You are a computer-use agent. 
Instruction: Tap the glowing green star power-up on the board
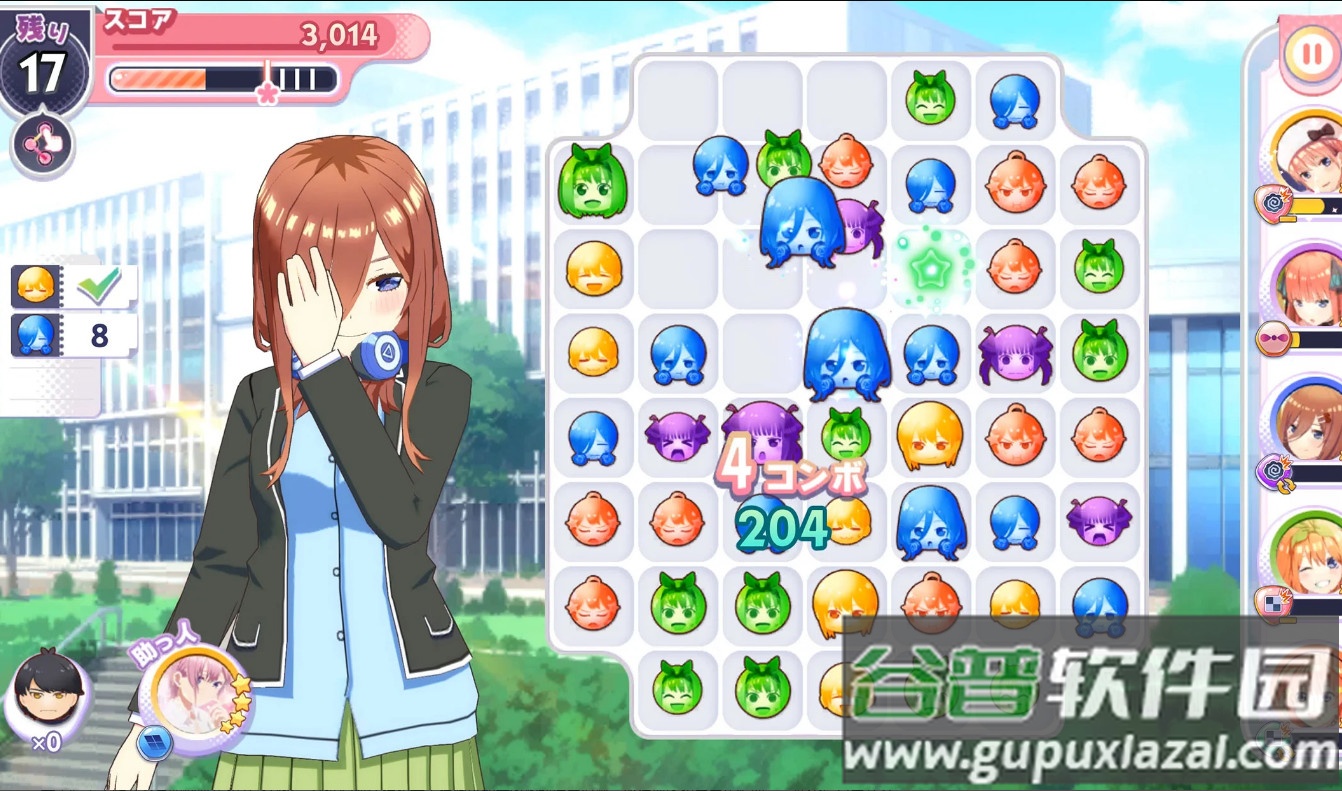point(930,270)
